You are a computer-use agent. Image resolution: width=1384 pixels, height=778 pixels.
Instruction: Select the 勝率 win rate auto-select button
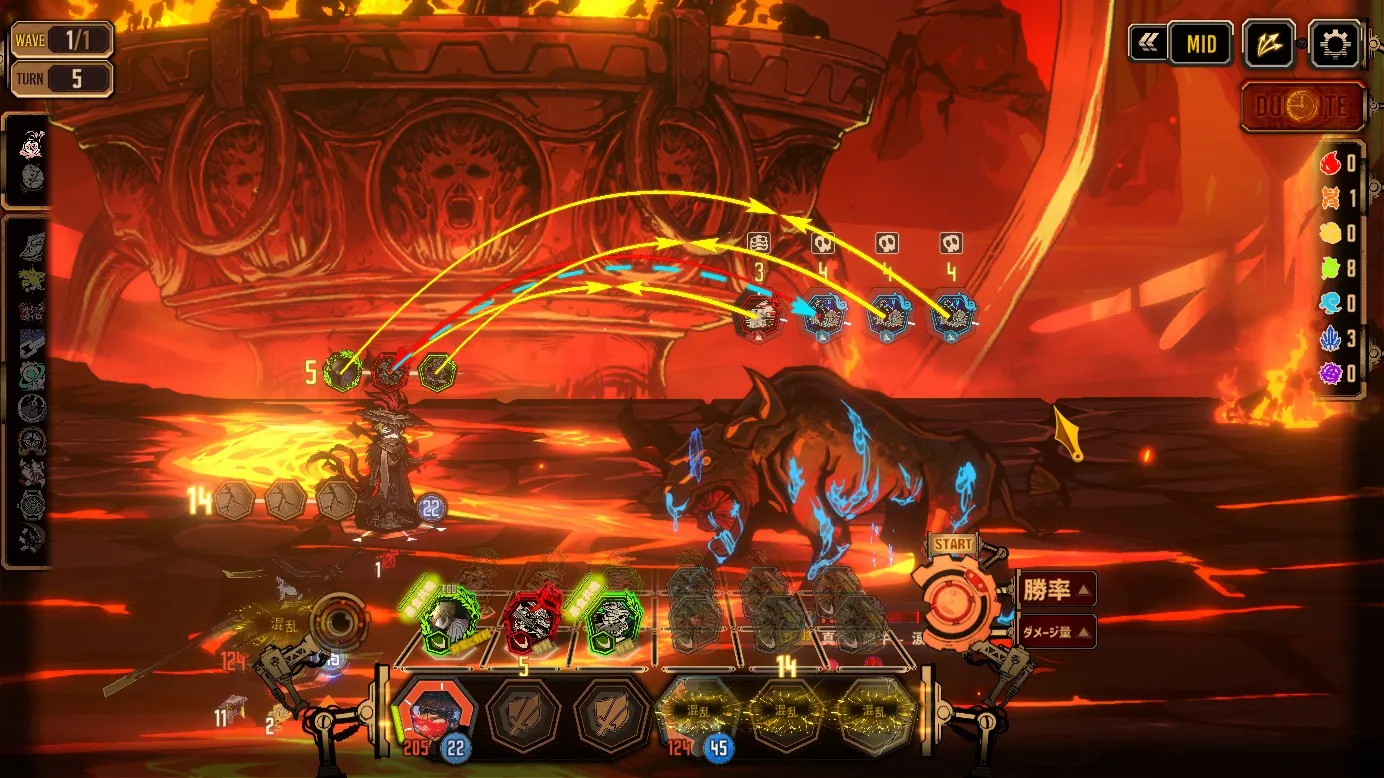click(1057, 590)
